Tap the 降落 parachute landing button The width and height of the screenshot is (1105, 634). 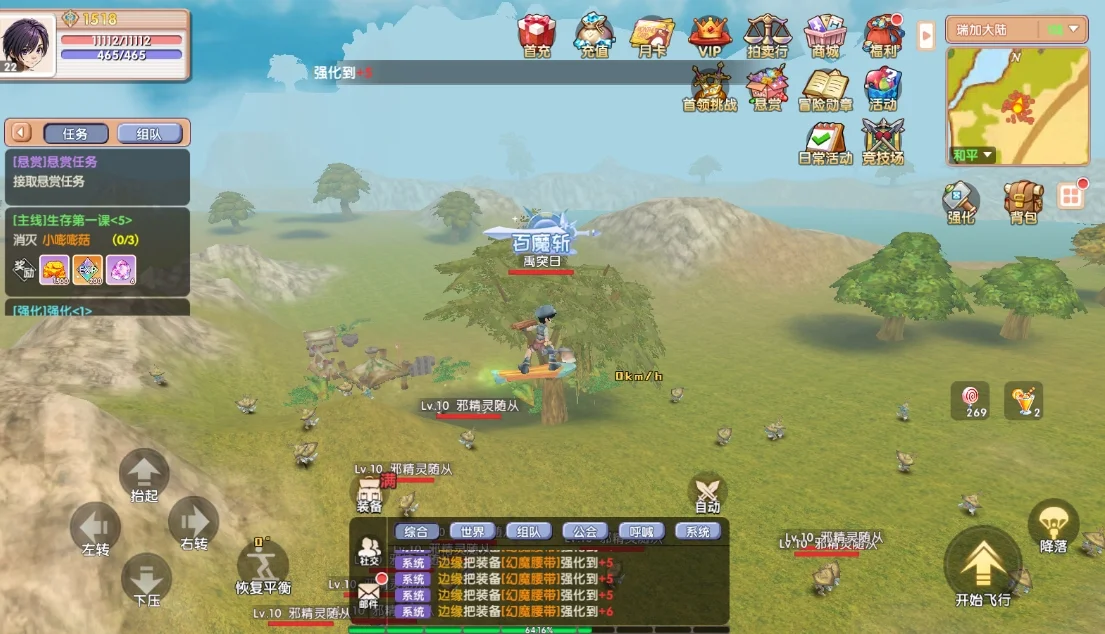(x=1053, y=526)
